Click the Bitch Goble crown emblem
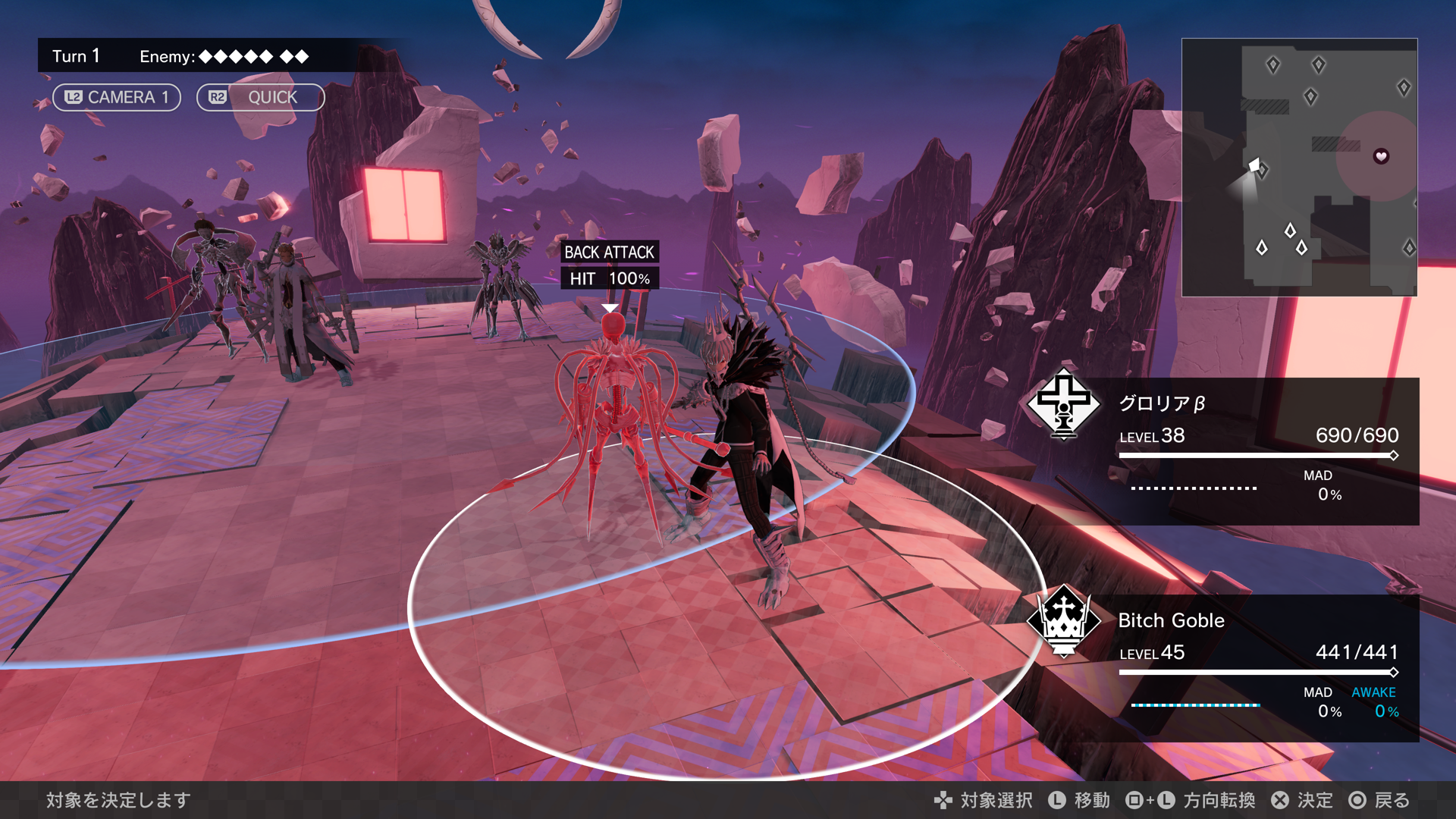Image resolution: width=1456 pixels, height=819 pixels. pyautogui.click(x=1063, y=621)
